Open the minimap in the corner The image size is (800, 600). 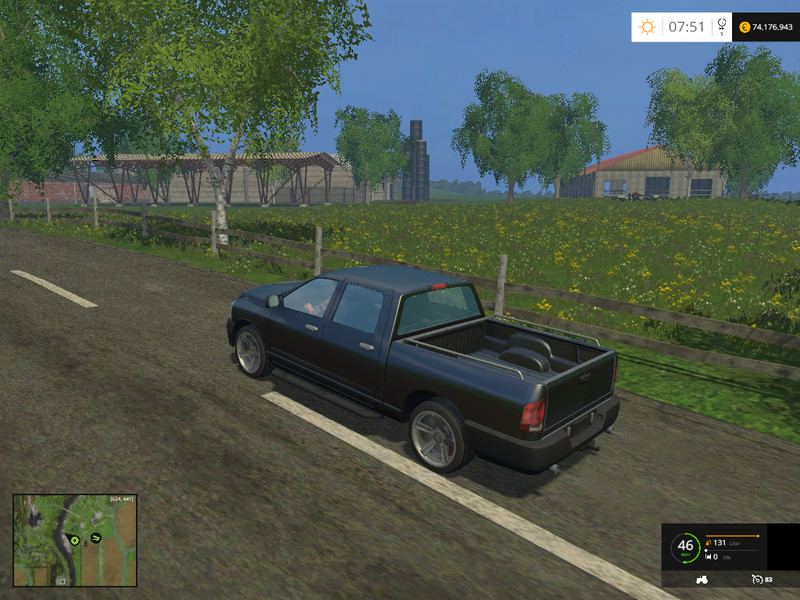coord(75,540)
